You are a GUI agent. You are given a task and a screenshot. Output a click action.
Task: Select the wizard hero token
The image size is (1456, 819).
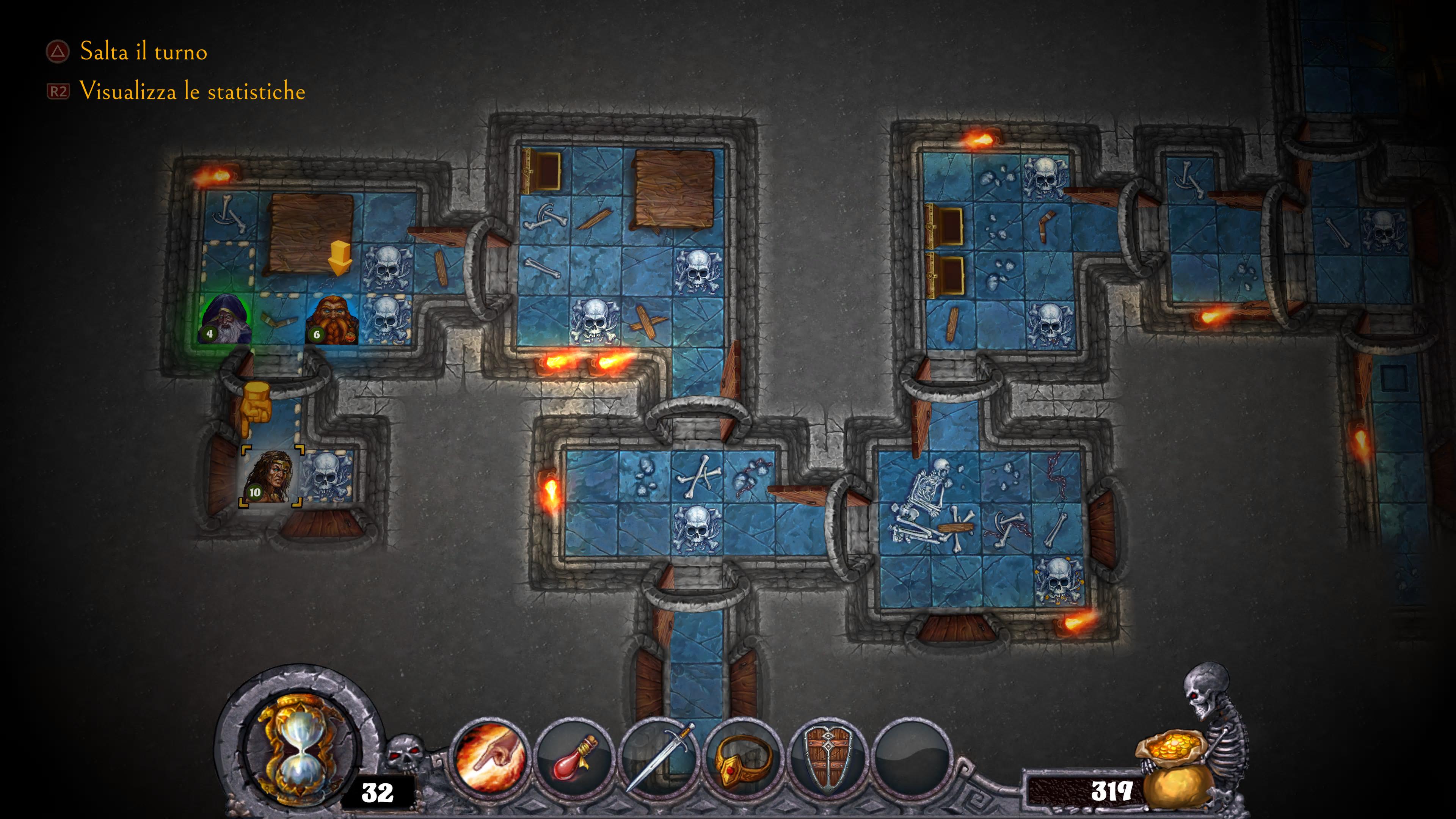227,319
